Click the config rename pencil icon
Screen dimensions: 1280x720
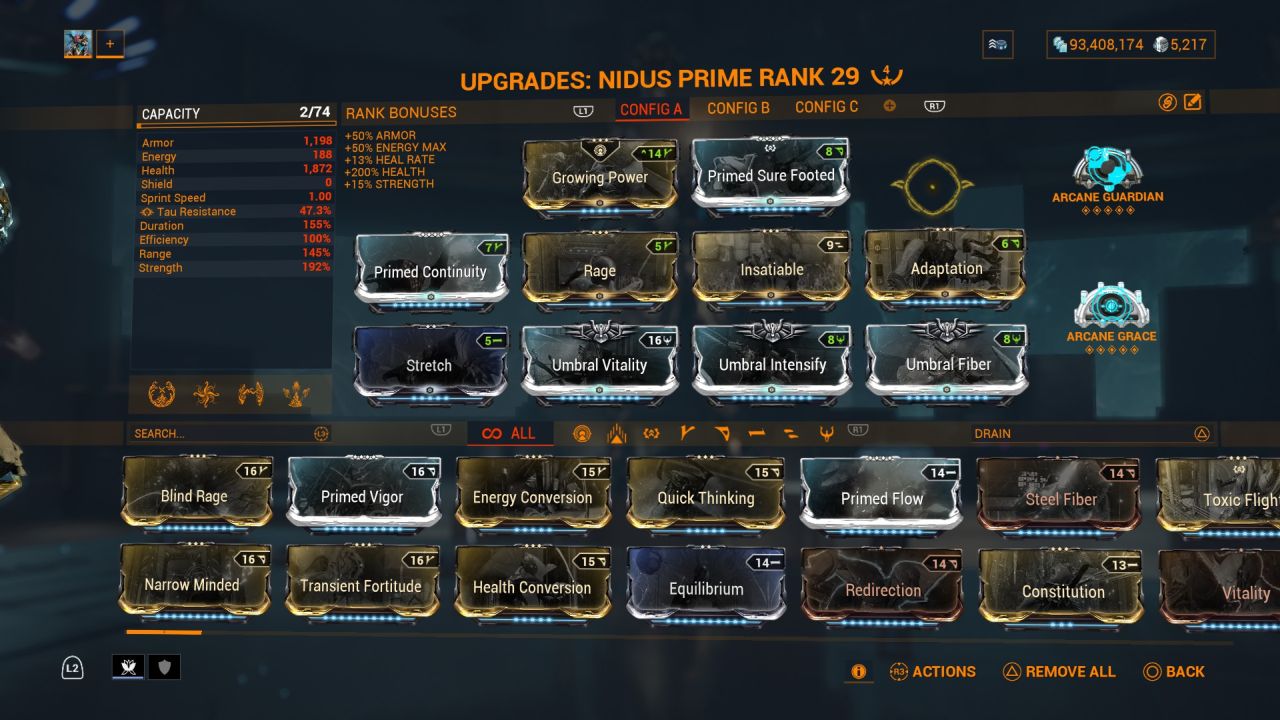coord(1190,101)
